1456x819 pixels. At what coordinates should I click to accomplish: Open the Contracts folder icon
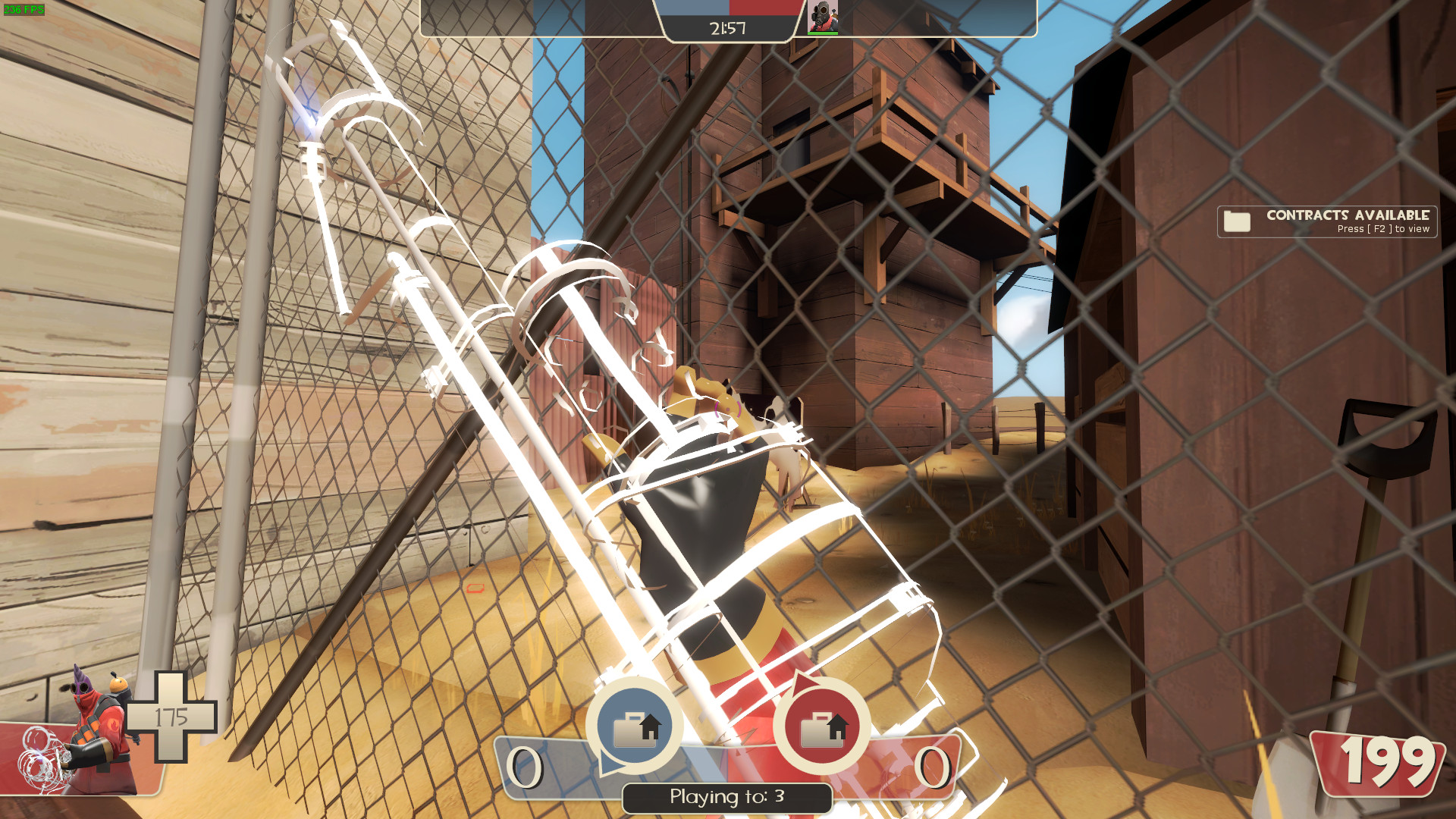tap(1237, 222)
